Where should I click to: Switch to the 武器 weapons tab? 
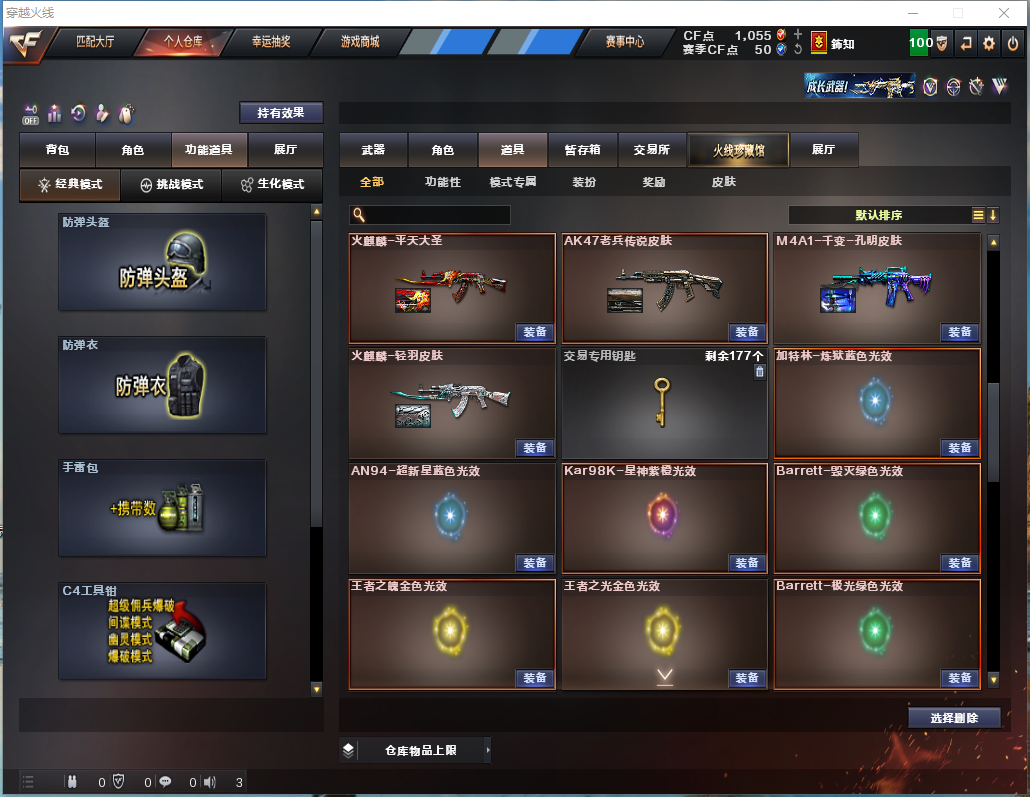(x=373, y=150)
